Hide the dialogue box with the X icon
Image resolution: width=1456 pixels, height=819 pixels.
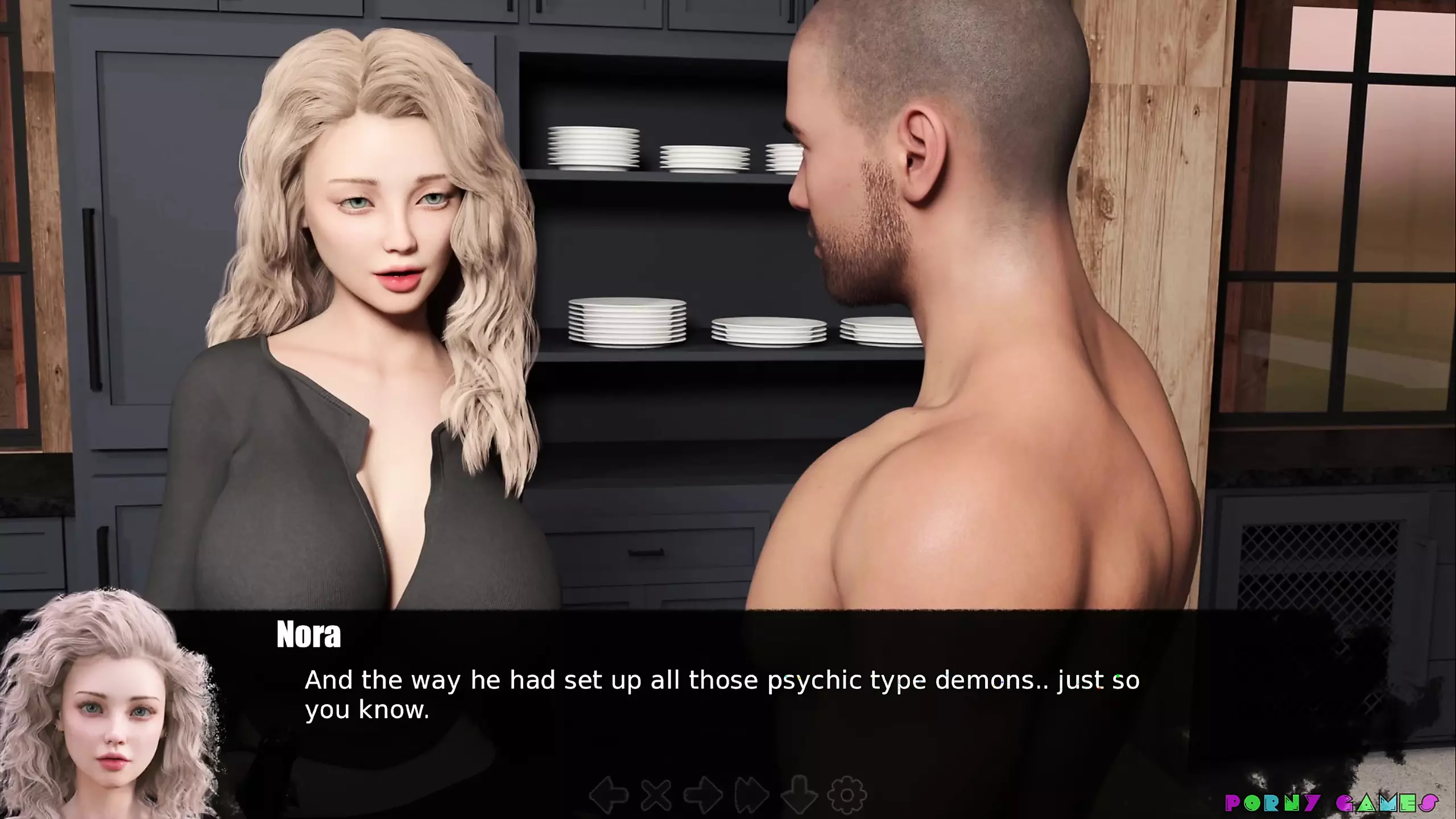pyautogui.click(x=656, y=794)
